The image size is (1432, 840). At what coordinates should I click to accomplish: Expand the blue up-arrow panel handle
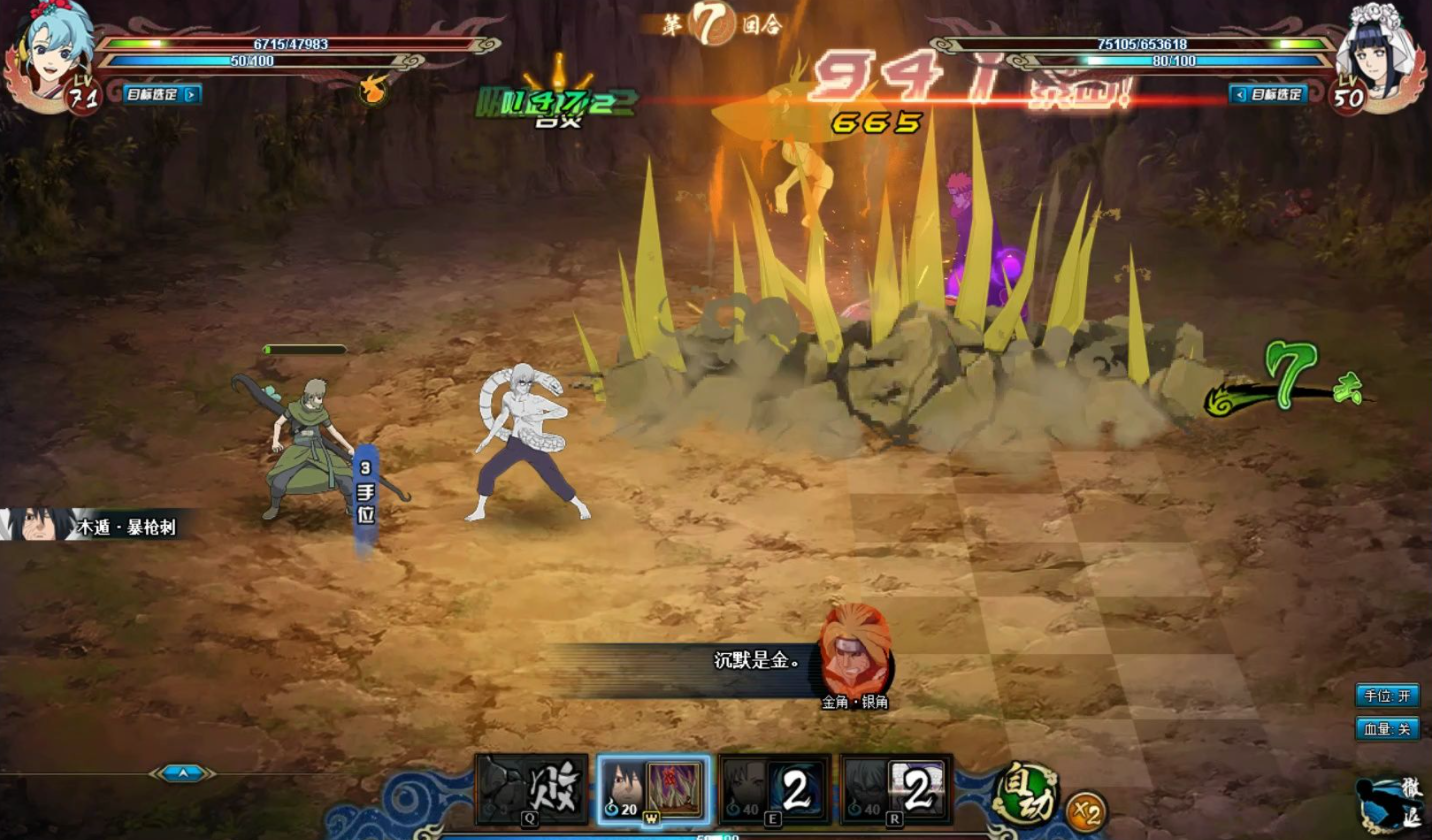(183, 773)
